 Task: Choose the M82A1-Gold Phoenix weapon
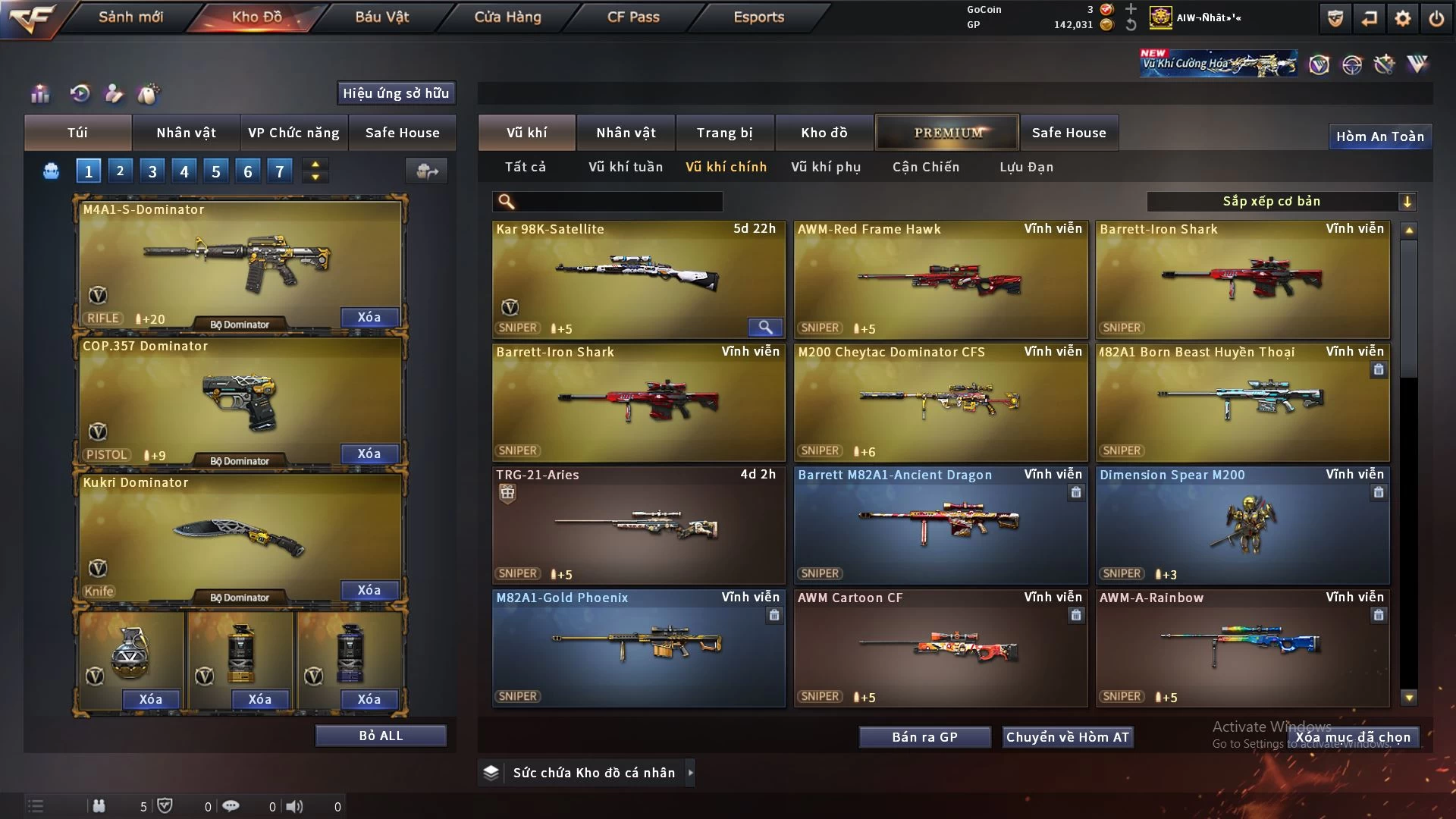[x=639, y=648]
